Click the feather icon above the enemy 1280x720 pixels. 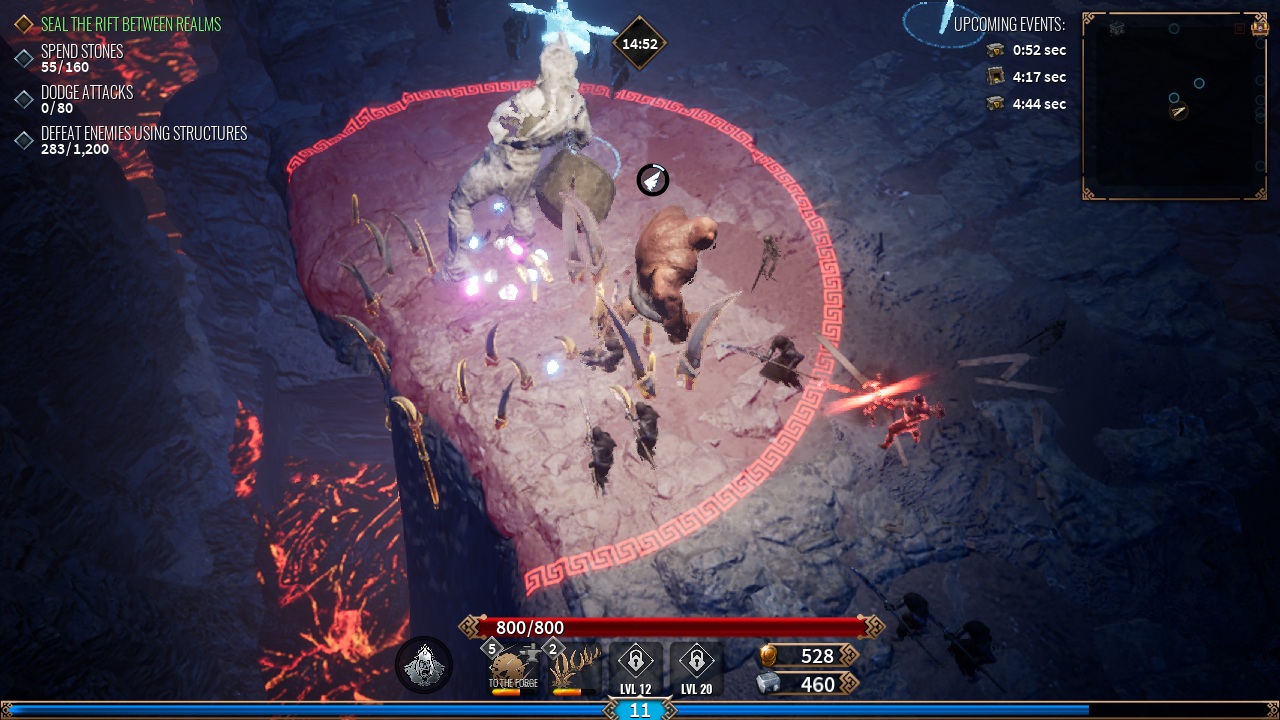coord(651,182)
